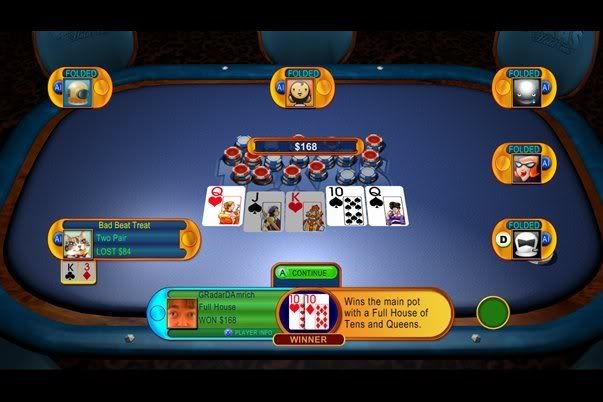
Task: Click the Ten of Spades community card
Action: (x=345, y=207)
